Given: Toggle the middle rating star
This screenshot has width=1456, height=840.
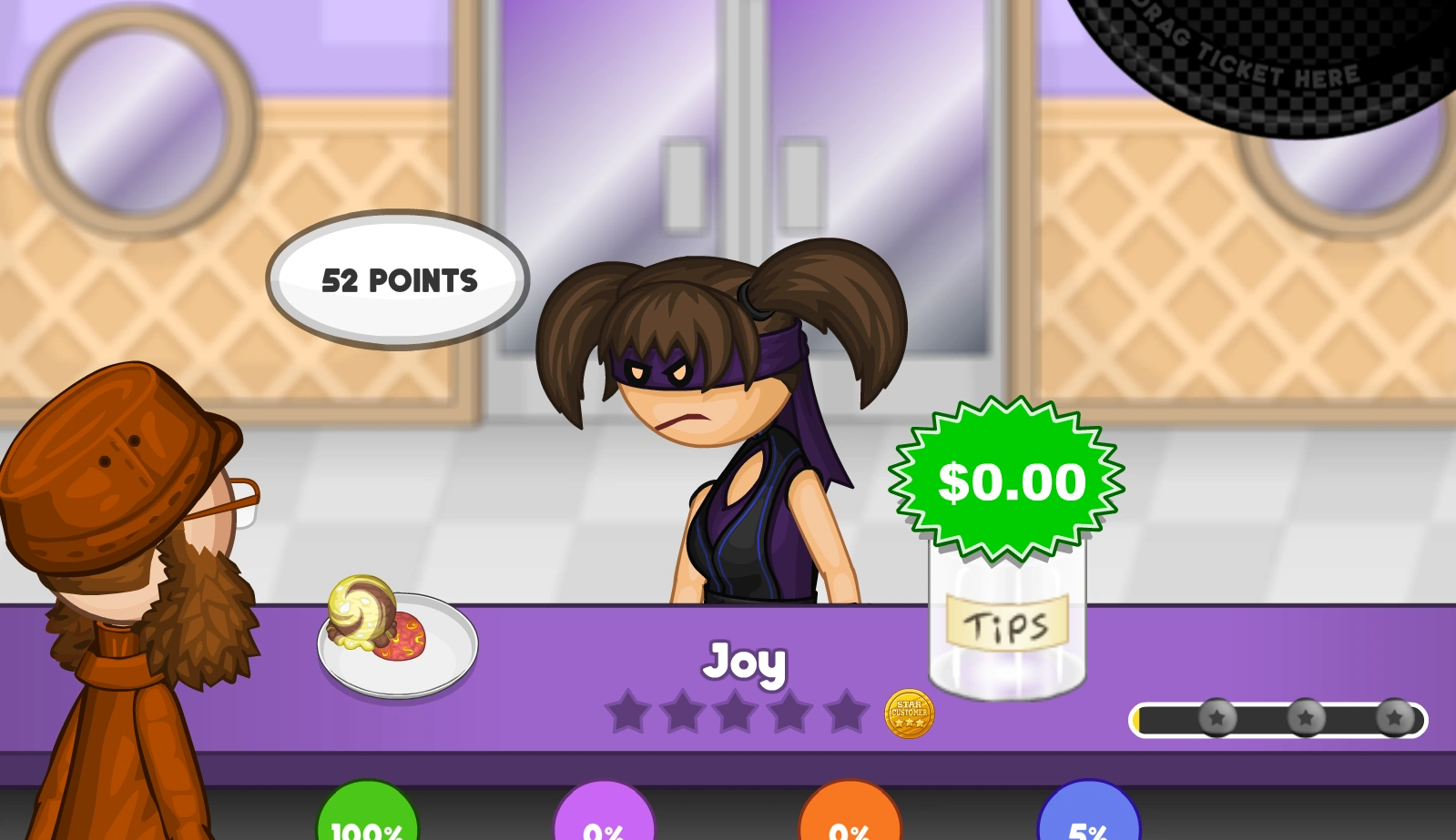Looking at the screenshot, I should (737, 714).
